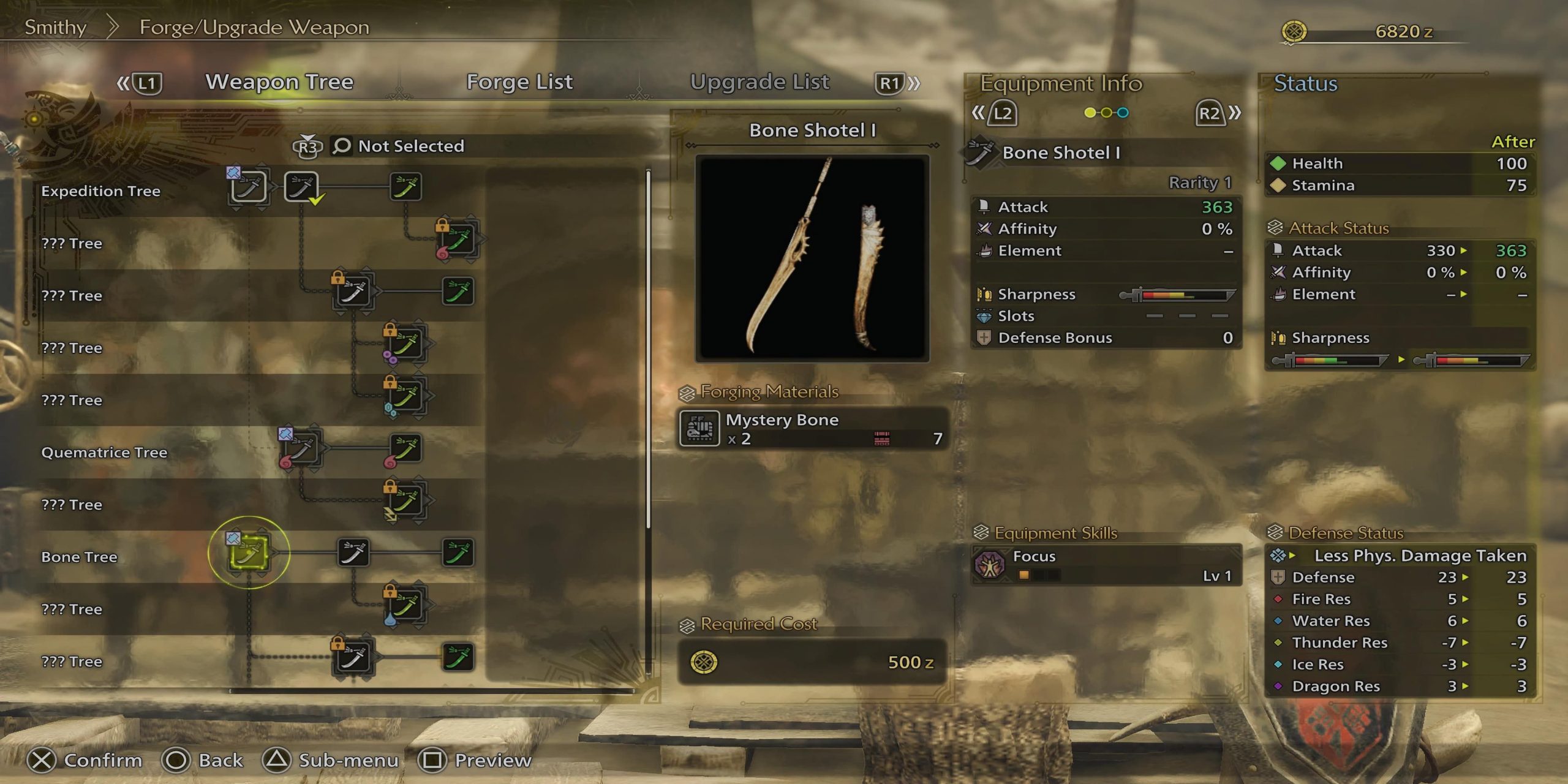Click the Bone Shotel I preview image
Screen dimensions: 1568x784
tap(812, 257)
